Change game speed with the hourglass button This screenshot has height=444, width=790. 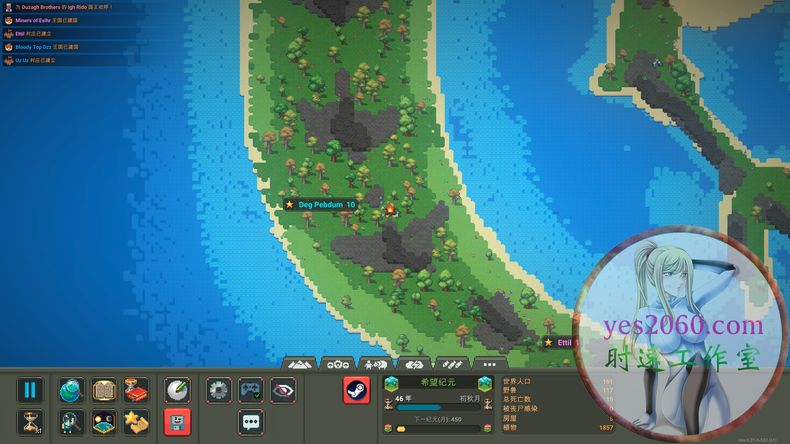pos(30,421)
